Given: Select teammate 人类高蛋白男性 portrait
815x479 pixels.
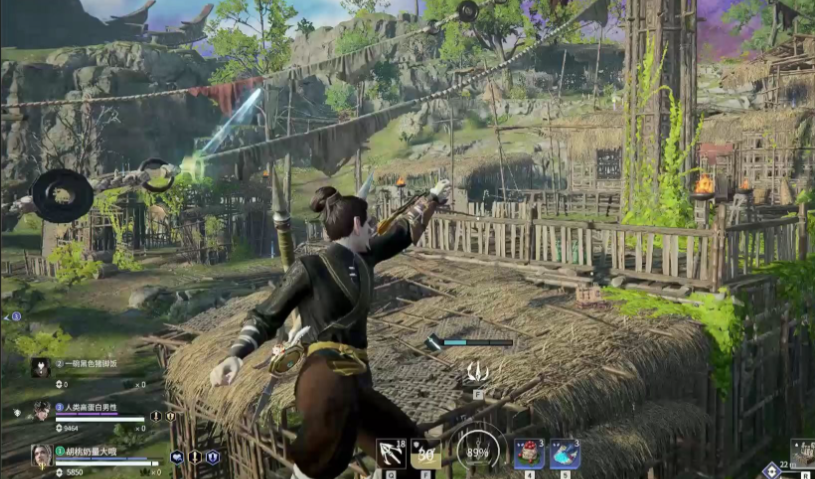Looking at the screenshot, I should (x=41, y=410).
